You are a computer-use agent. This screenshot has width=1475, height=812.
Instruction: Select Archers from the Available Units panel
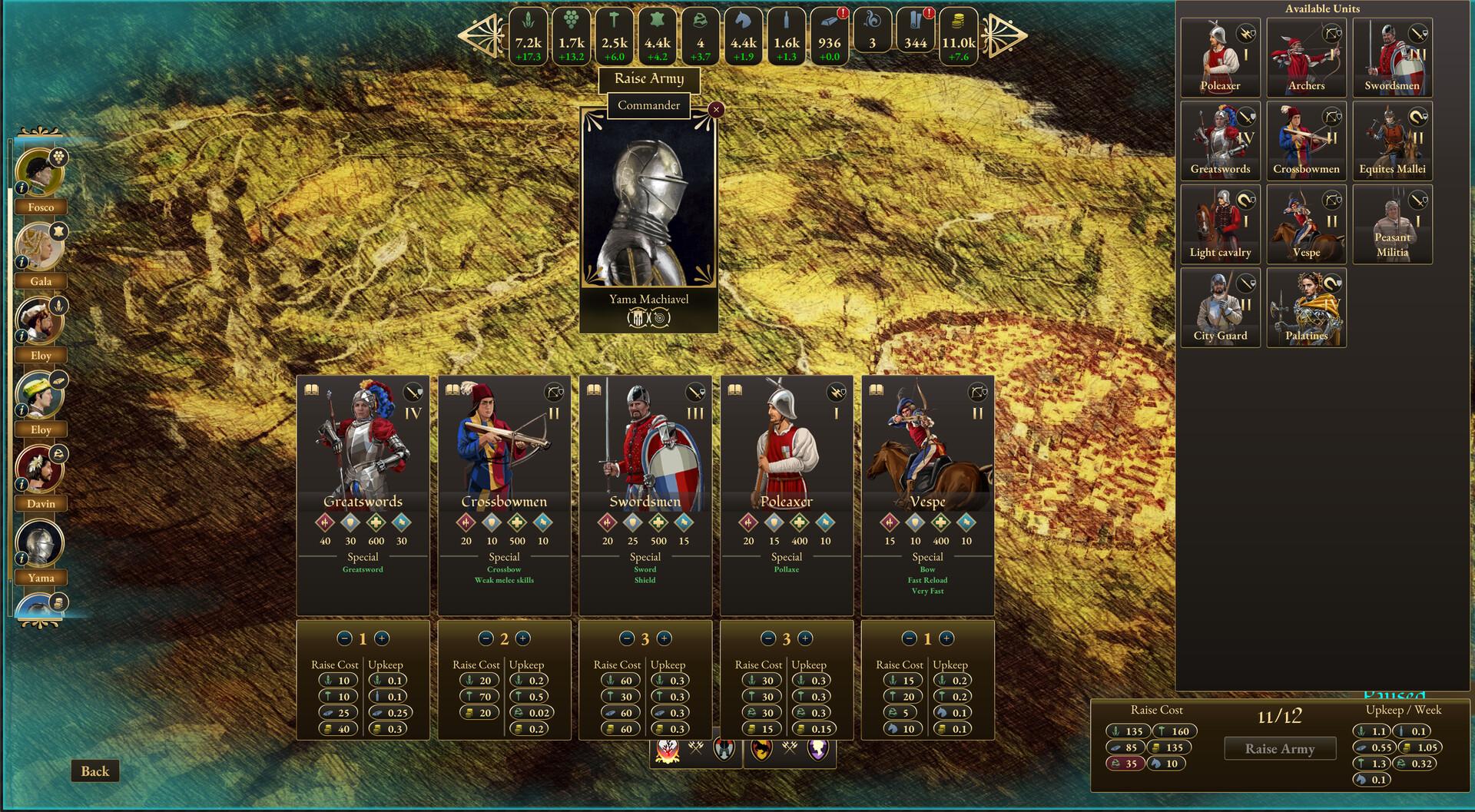1306,58
